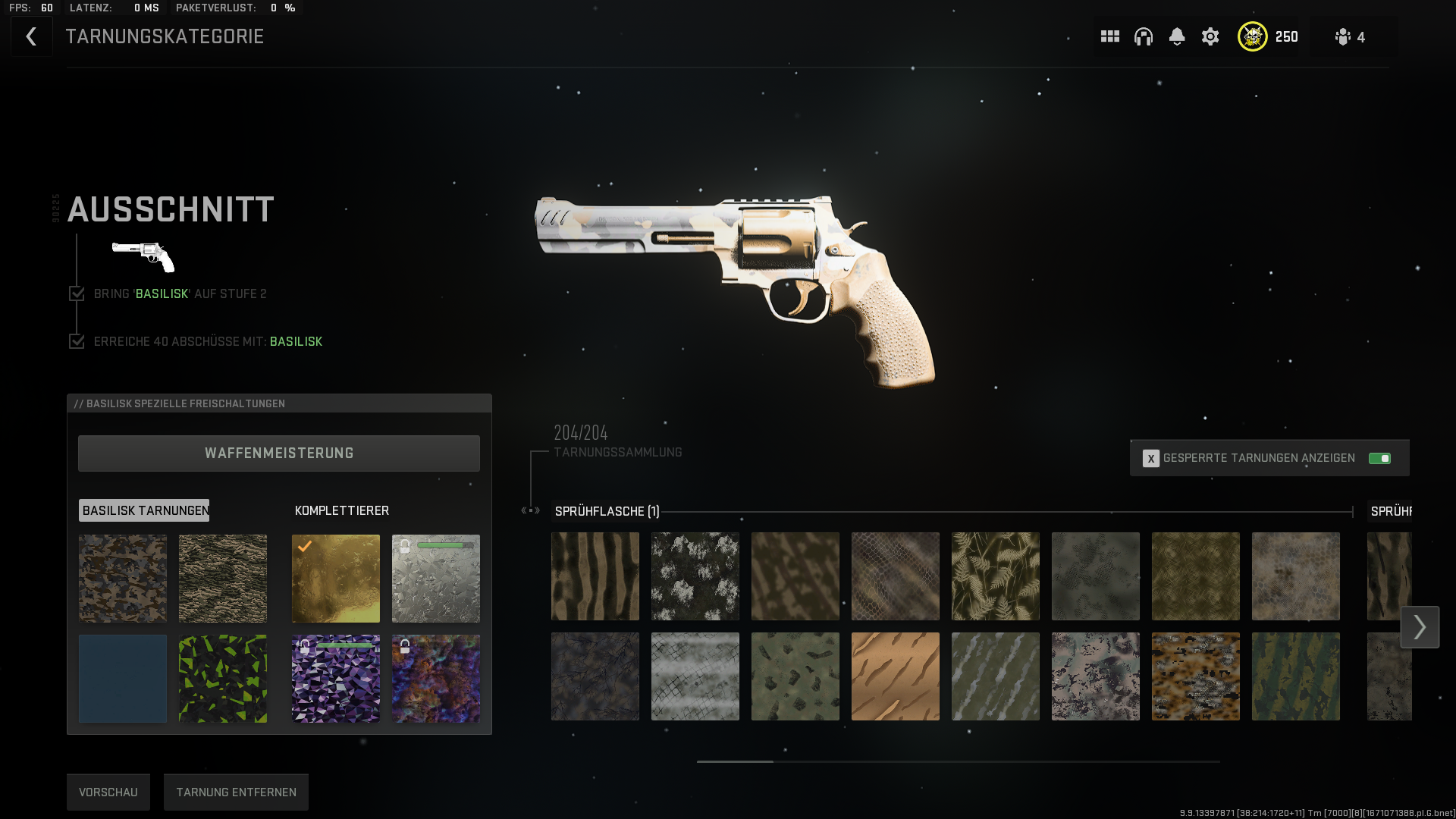The image size is (1456, 819).
Task: Show notifications via the bell icon
Action: click(1177, 36)
